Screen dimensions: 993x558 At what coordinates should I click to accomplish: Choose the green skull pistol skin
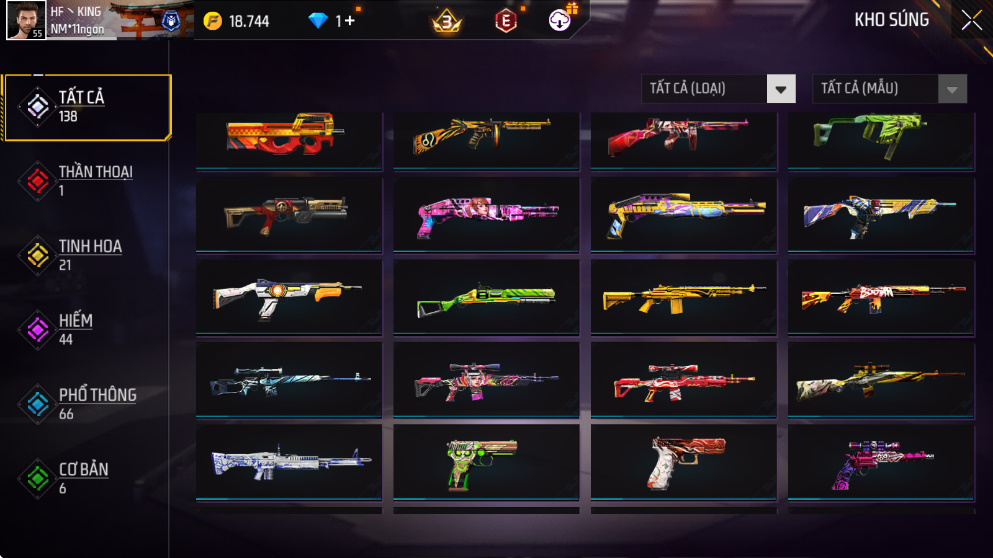point(485,461)
